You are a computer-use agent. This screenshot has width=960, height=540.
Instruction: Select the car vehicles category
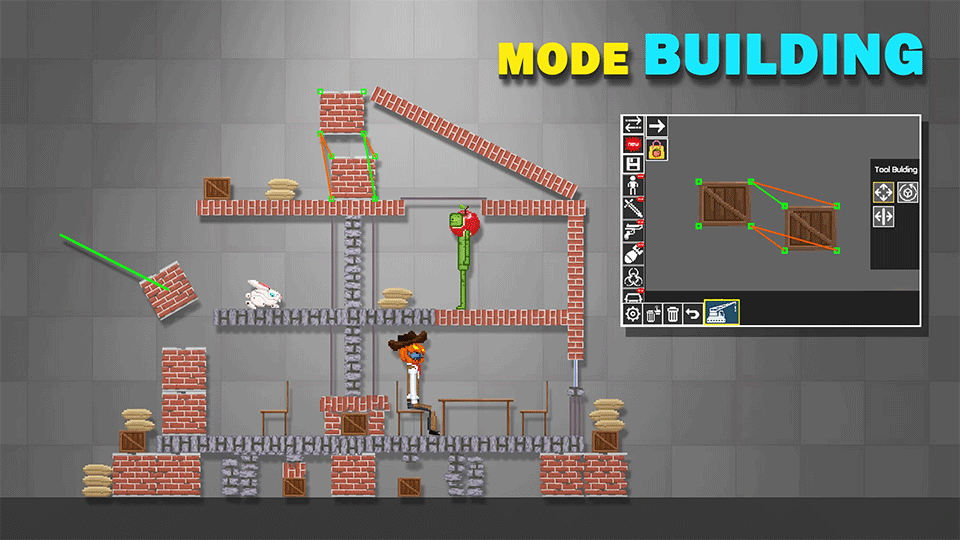(x=632, y=295)
